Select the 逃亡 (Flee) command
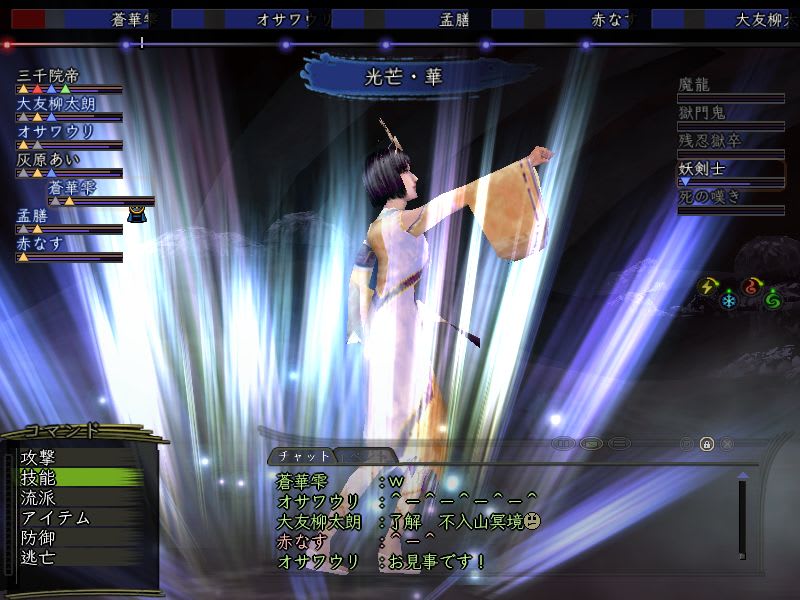 (39, 557)
